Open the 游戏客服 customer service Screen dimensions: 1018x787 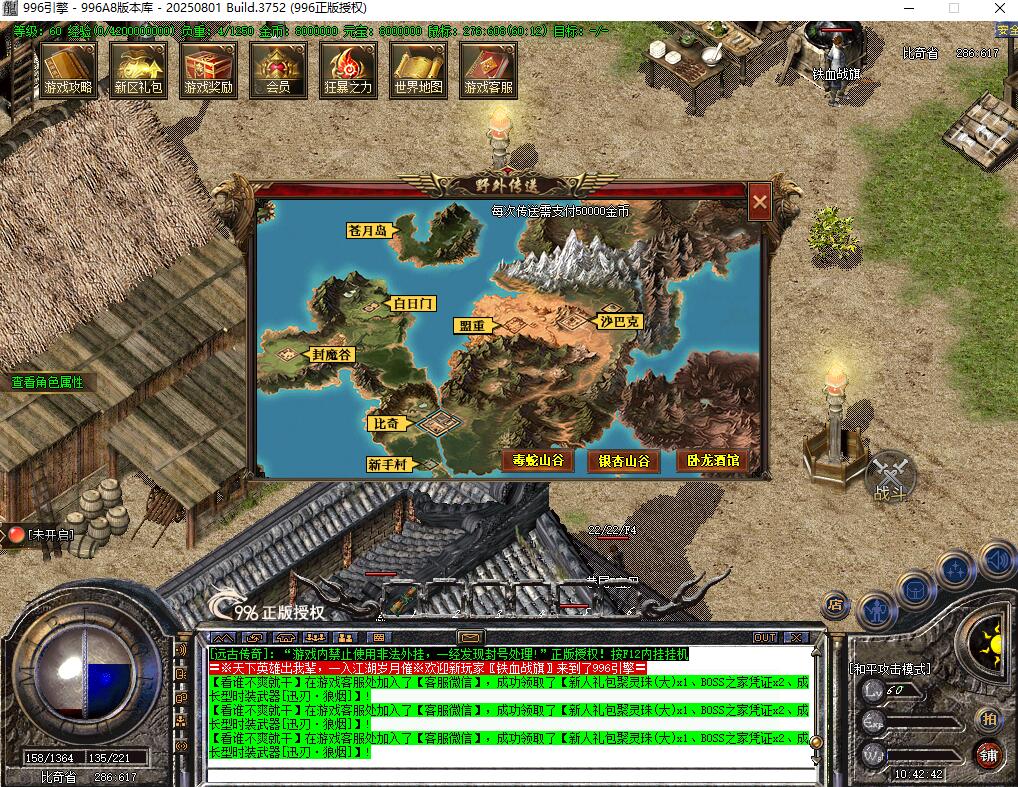pyautogui.click(x=488, y=69)
